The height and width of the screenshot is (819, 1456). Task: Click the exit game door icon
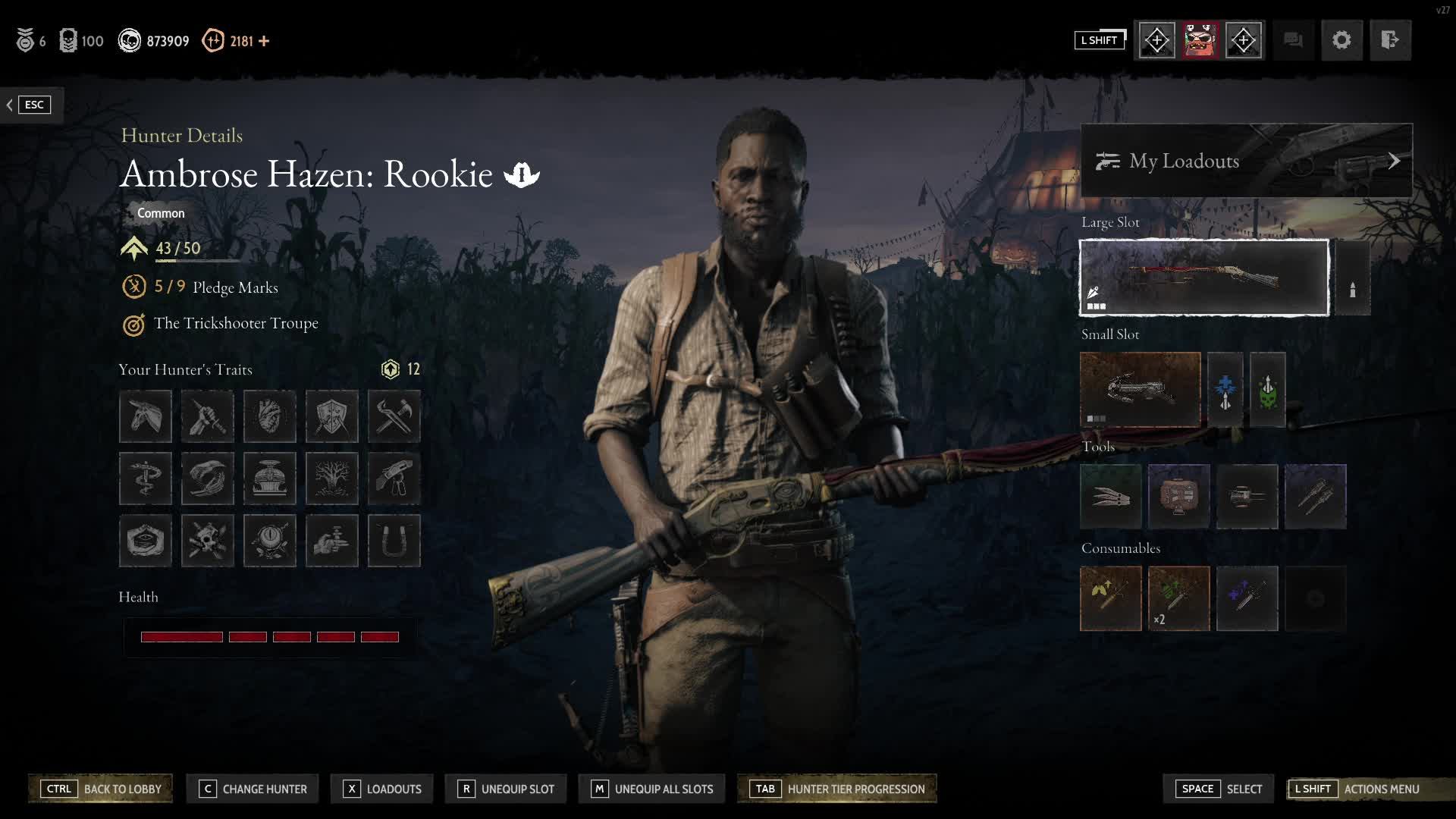point(1389,40)
